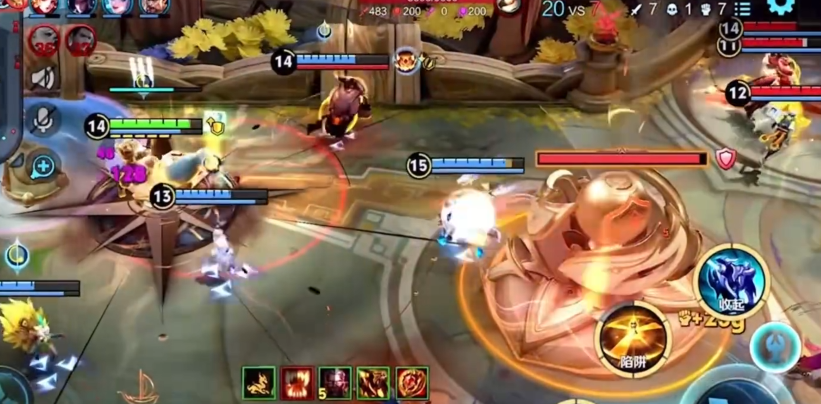Screen dimensions: 821x404
Task: Select the golden armored figure item slot
Action: (374, 383)
